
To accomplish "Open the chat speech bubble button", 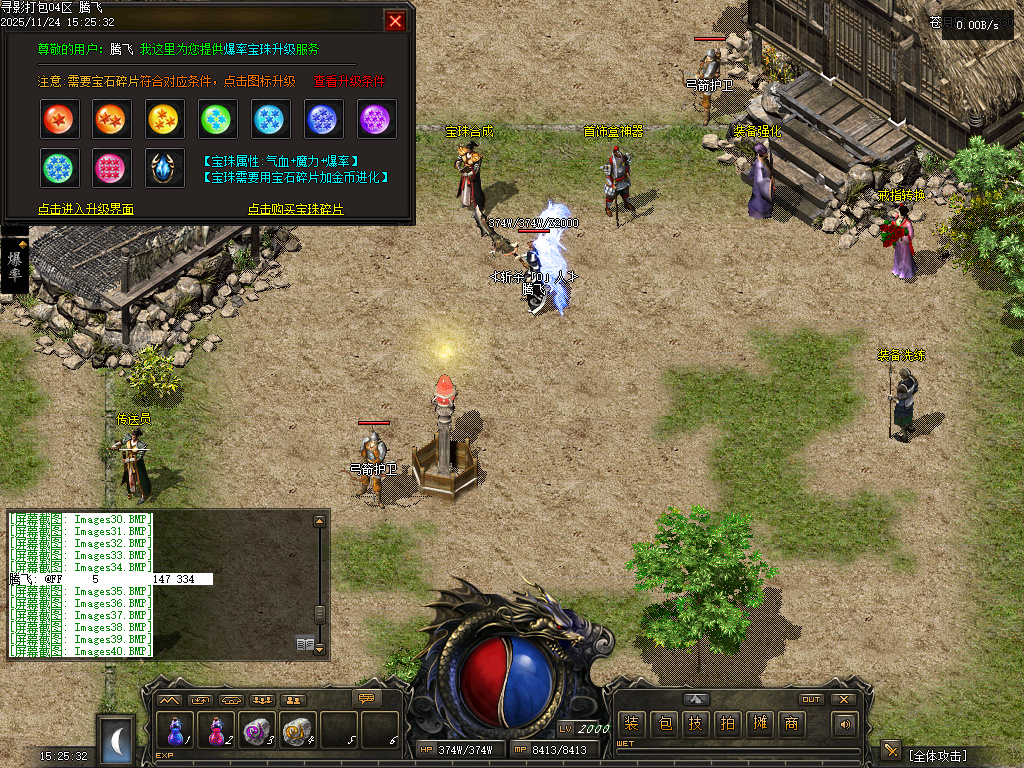I will 368,698.
